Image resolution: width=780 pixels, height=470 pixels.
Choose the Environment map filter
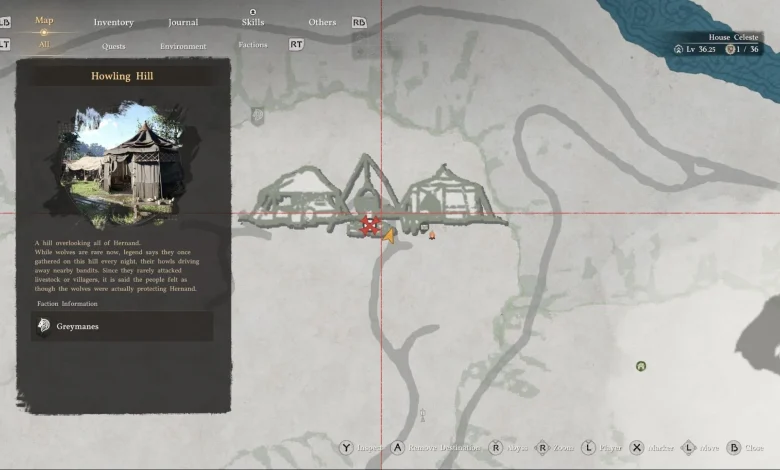tap(183, 46)
